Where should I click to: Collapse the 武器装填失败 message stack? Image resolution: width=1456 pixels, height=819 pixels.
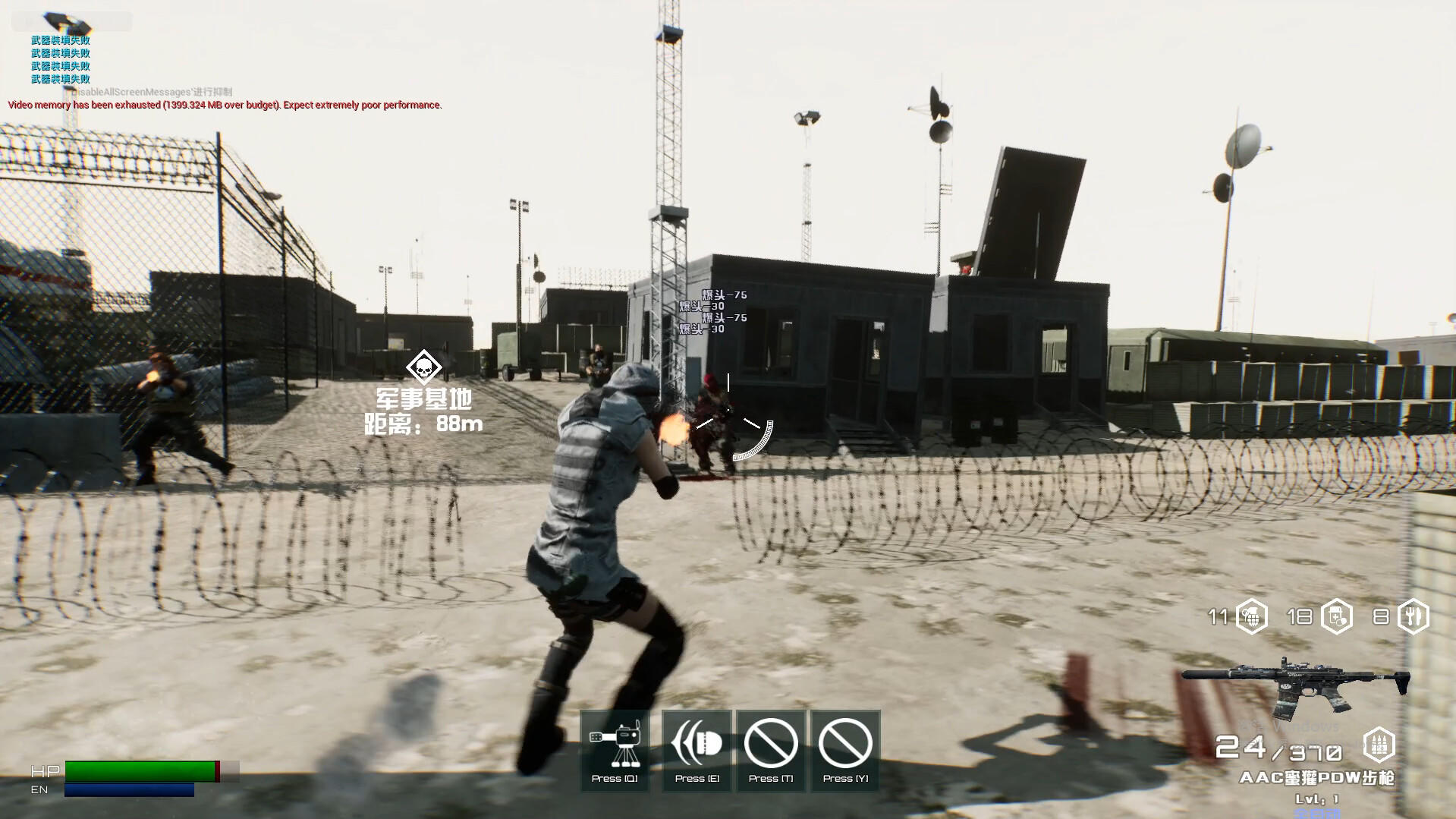pos(59,53)
